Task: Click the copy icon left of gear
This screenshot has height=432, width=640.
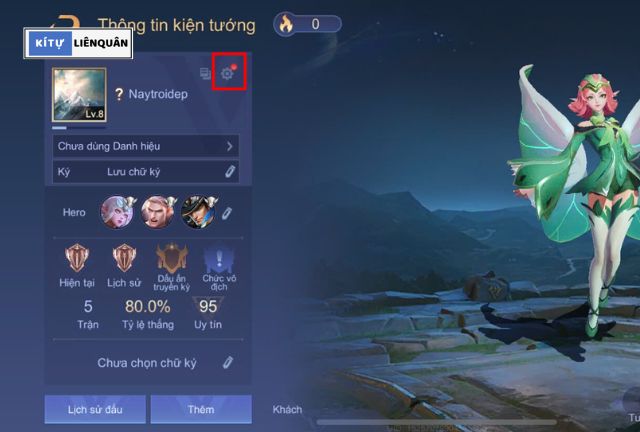Action: point(206,73)
